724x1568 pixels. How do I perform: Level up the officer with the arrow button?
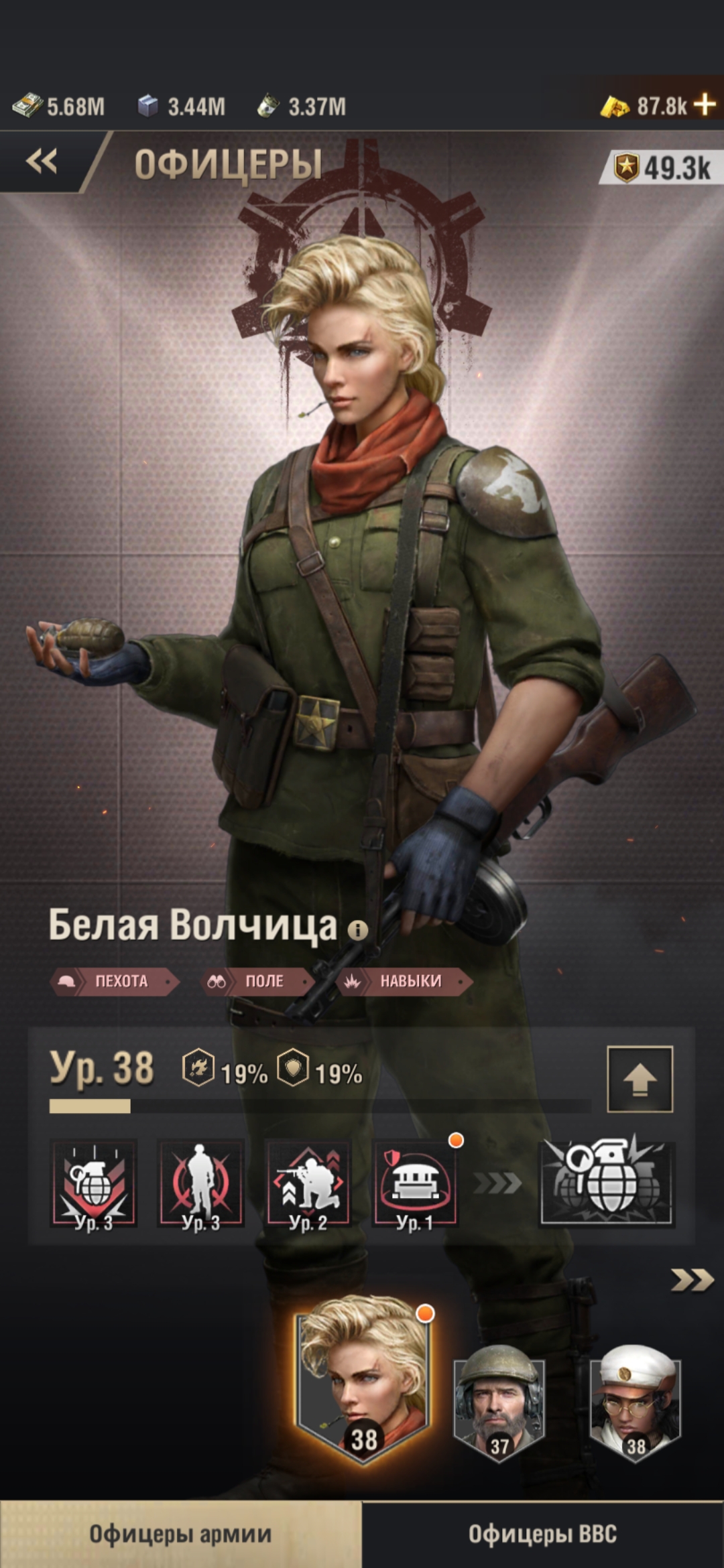pyautogui.click(x=640, y=1079)
